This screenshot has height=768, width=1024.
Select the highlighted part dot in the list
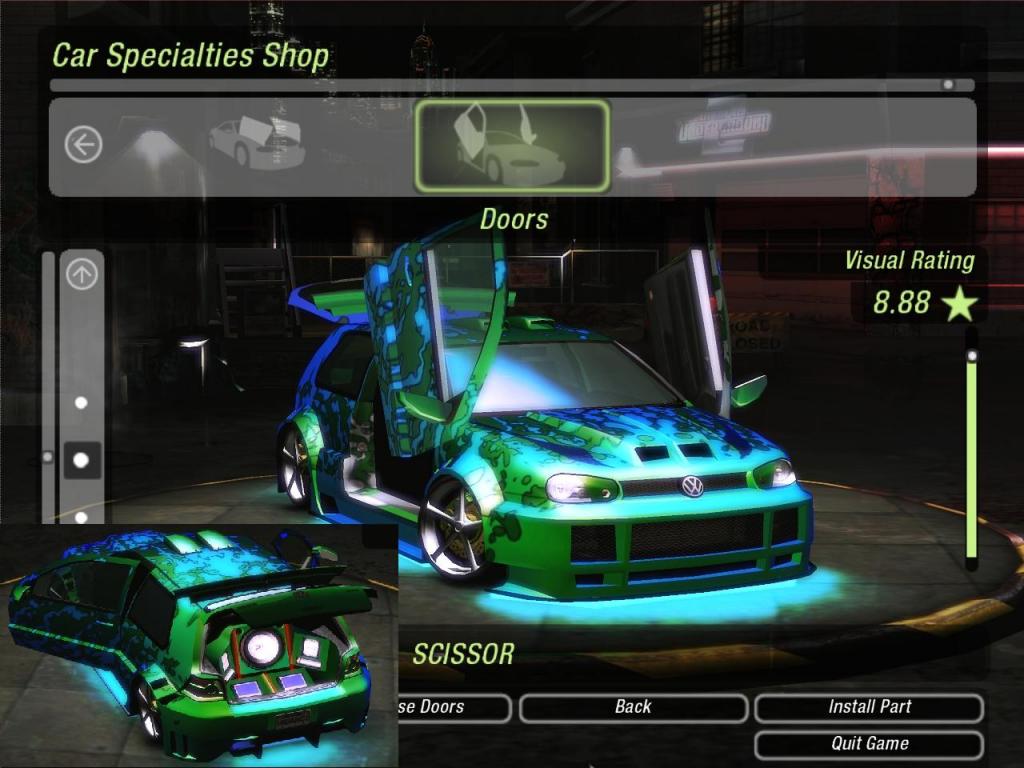(x=82, y=460)
